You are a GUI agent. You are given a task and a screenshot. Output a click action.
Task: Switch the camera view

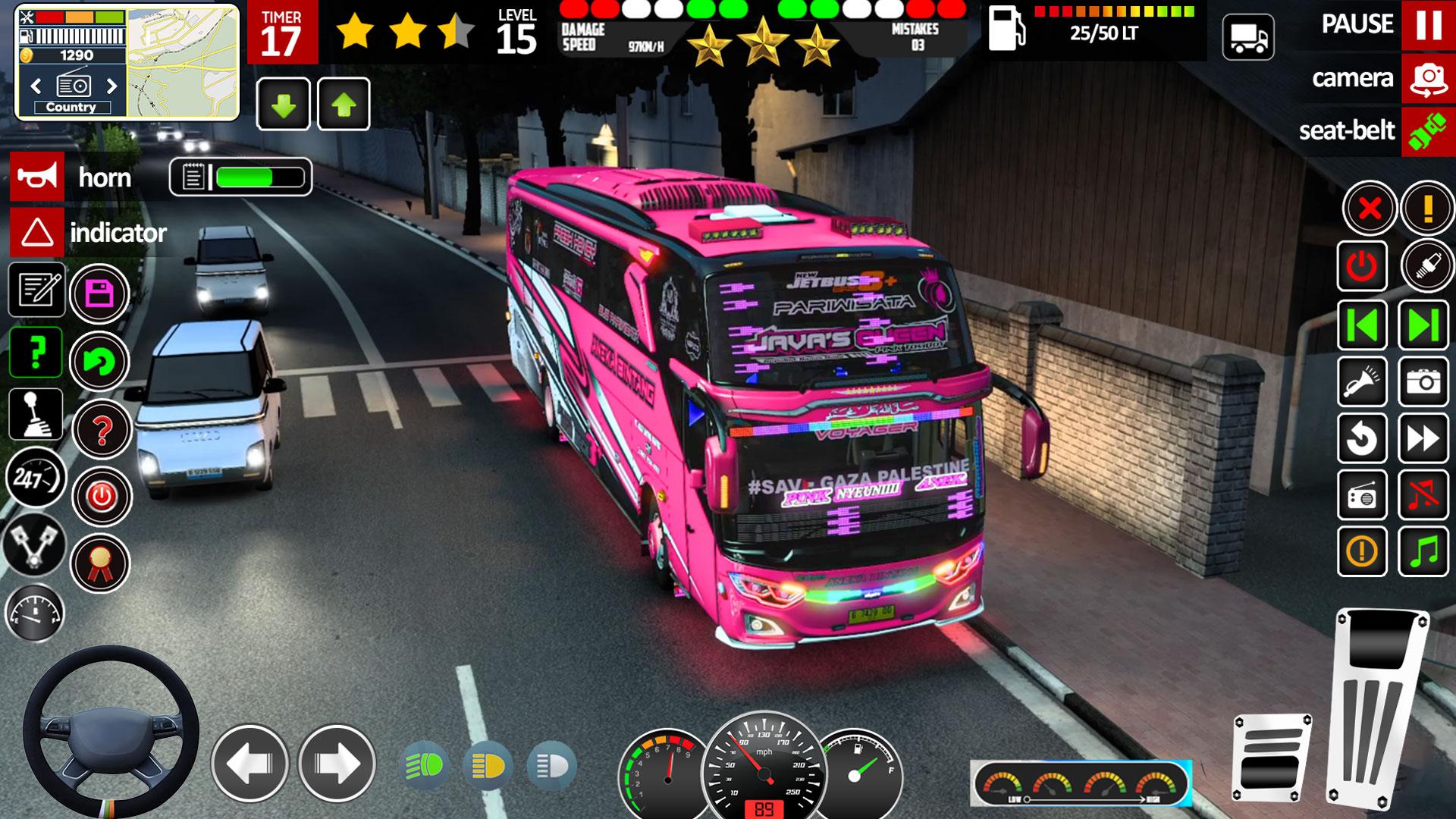[x=1428, y=78]
